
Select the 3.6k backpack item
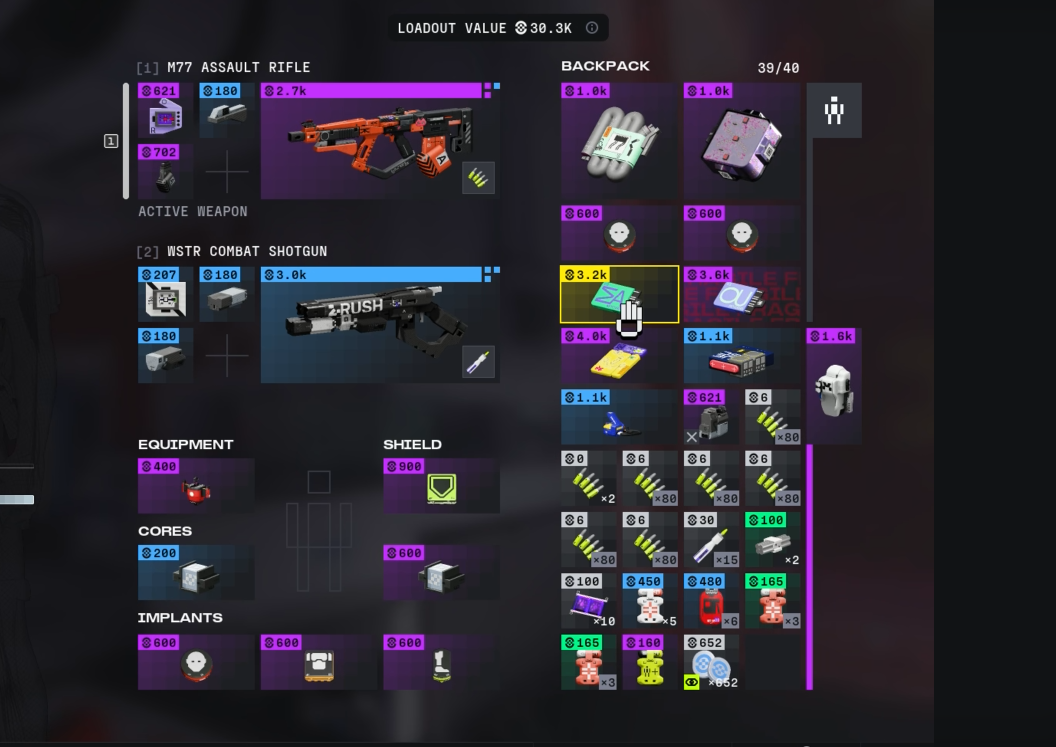tap(742, 295)
